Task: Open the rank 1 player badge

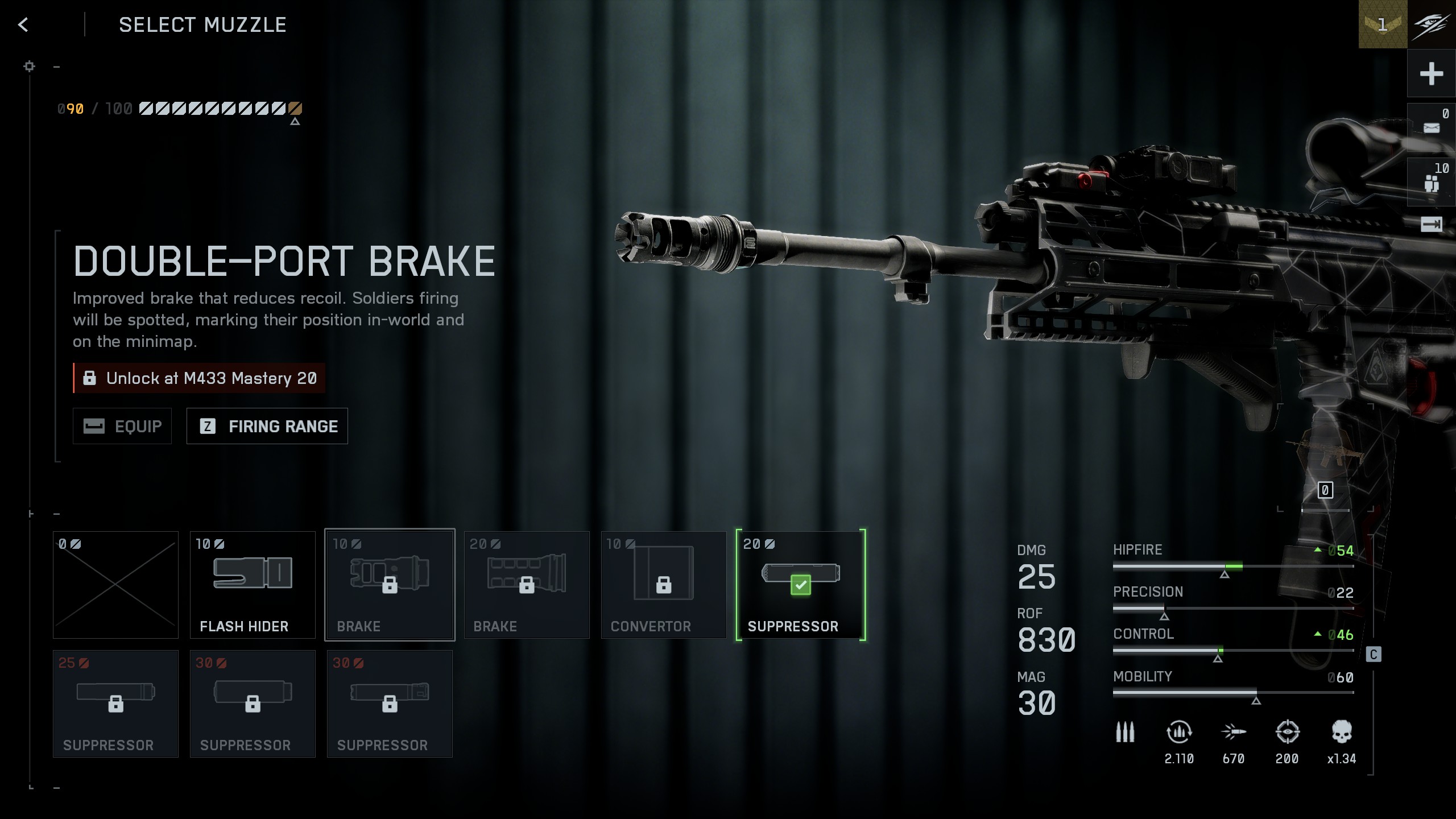Action: coord(1383,24)
